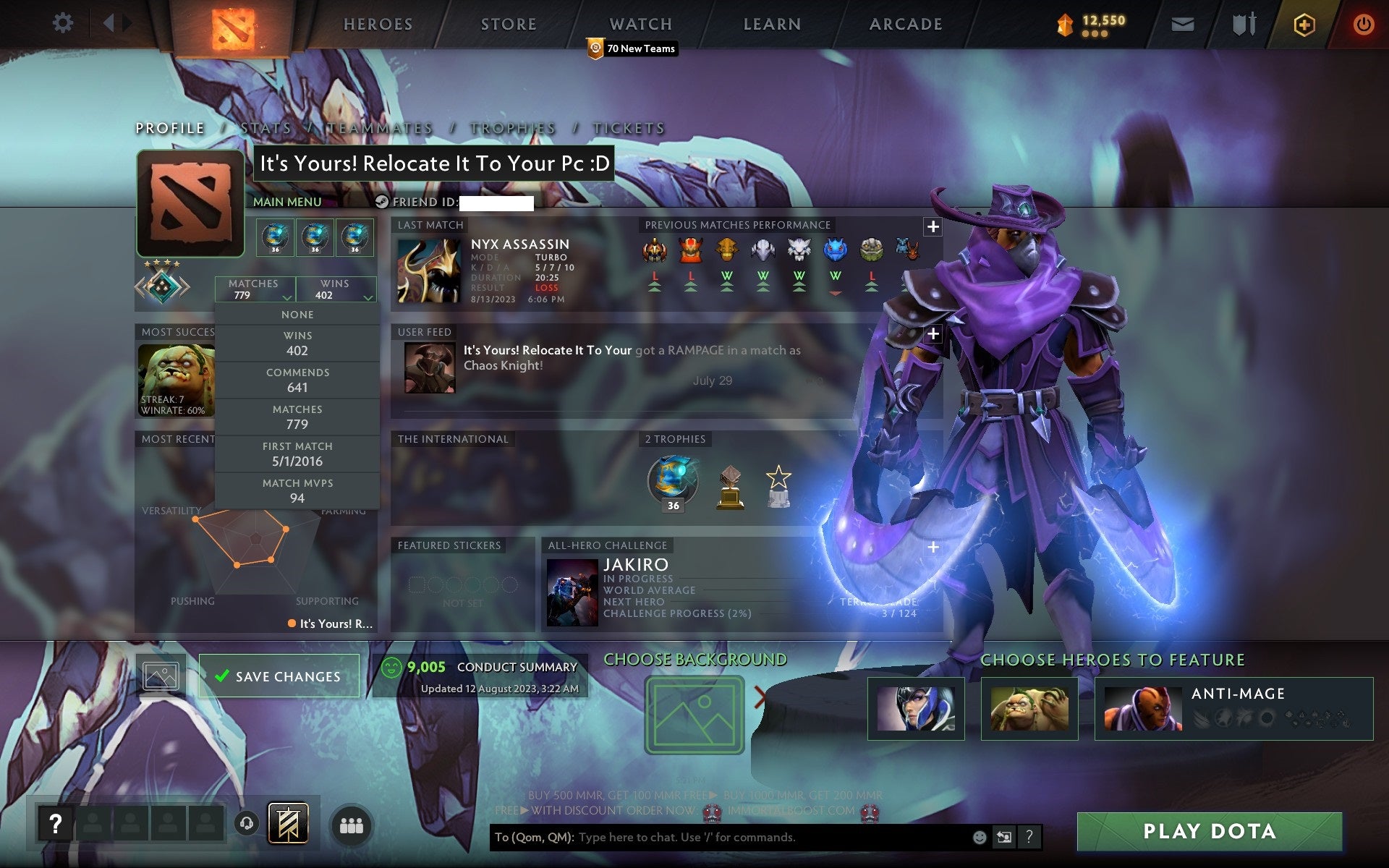The width and height of the screenshot is (1389, 868).
Task: Open the Wins dropdown selector
Action: point(336,289)
